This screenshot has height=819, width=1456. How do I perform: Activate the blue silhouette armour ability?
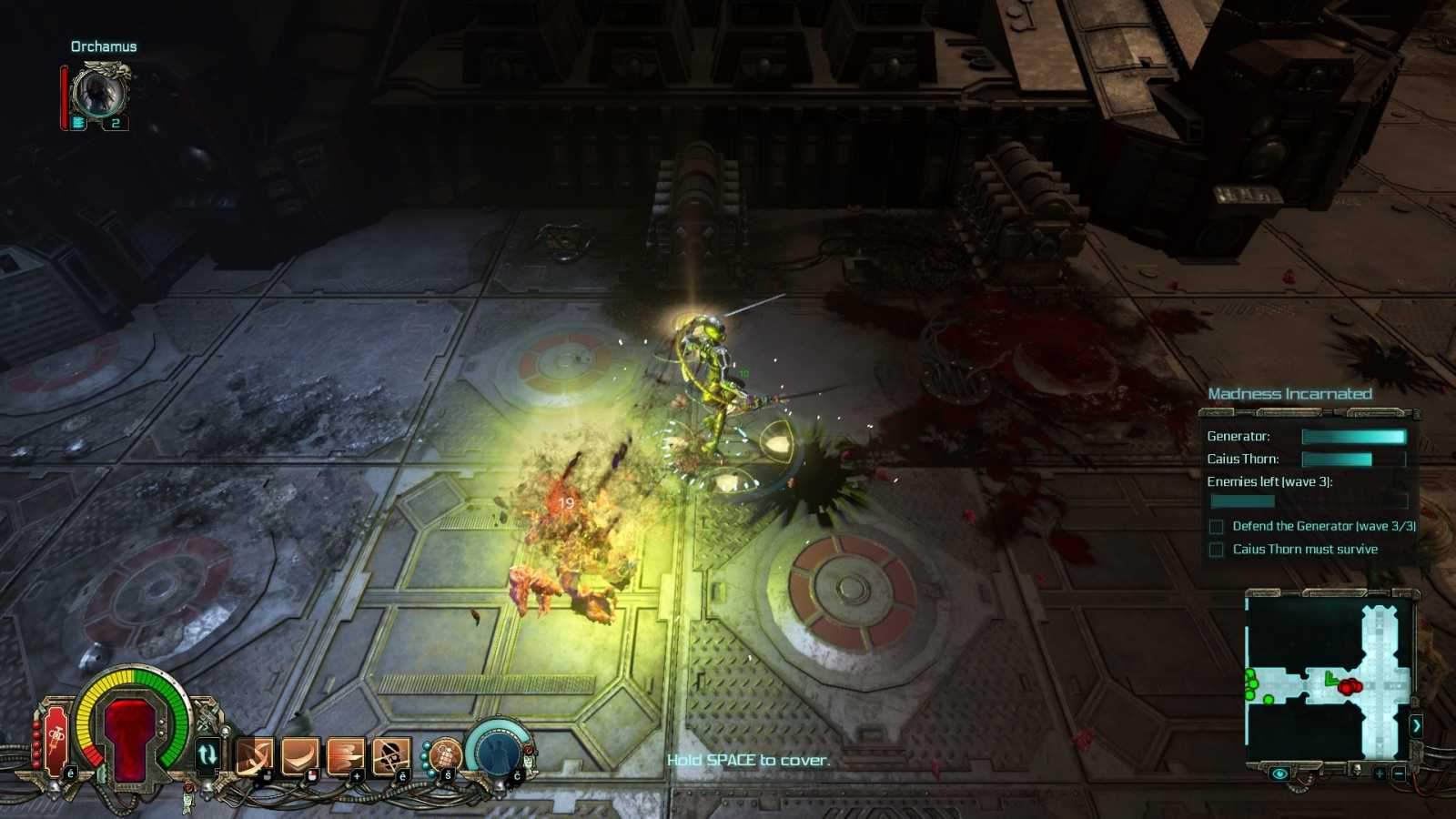[496, 751]
